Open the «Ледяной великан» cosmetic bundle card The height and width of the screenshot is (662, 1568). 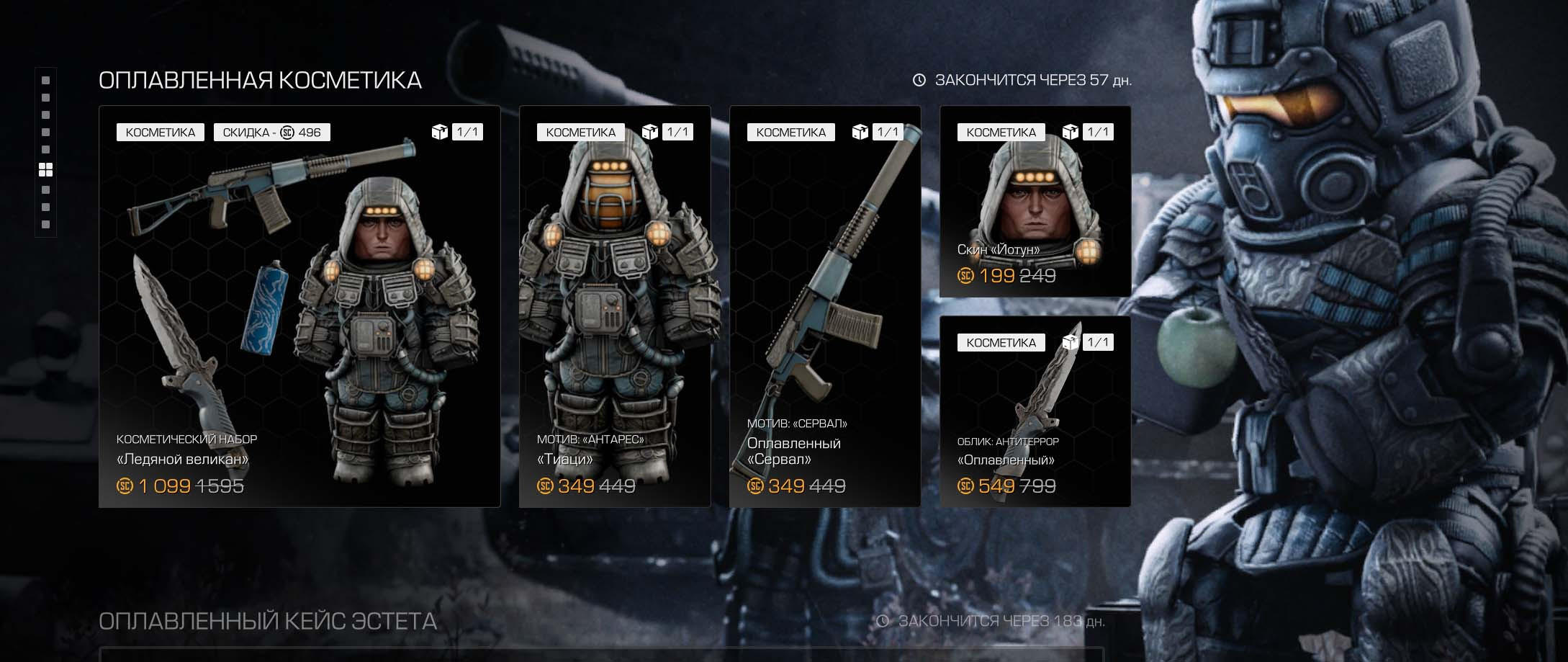[x=299, y=306]
